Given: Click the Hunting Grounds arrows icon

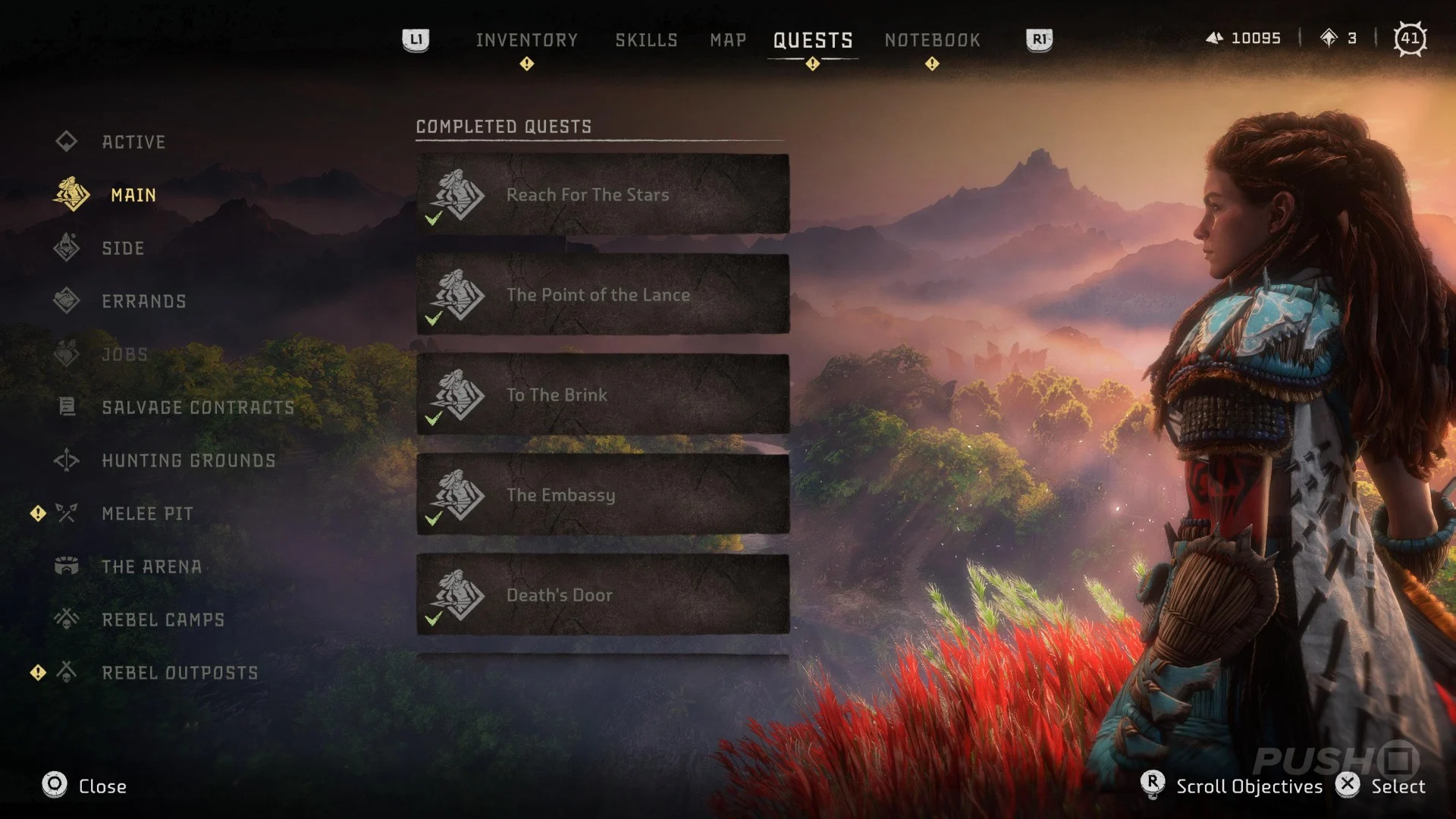Looking at the screenshot, I should click(67, 460).
